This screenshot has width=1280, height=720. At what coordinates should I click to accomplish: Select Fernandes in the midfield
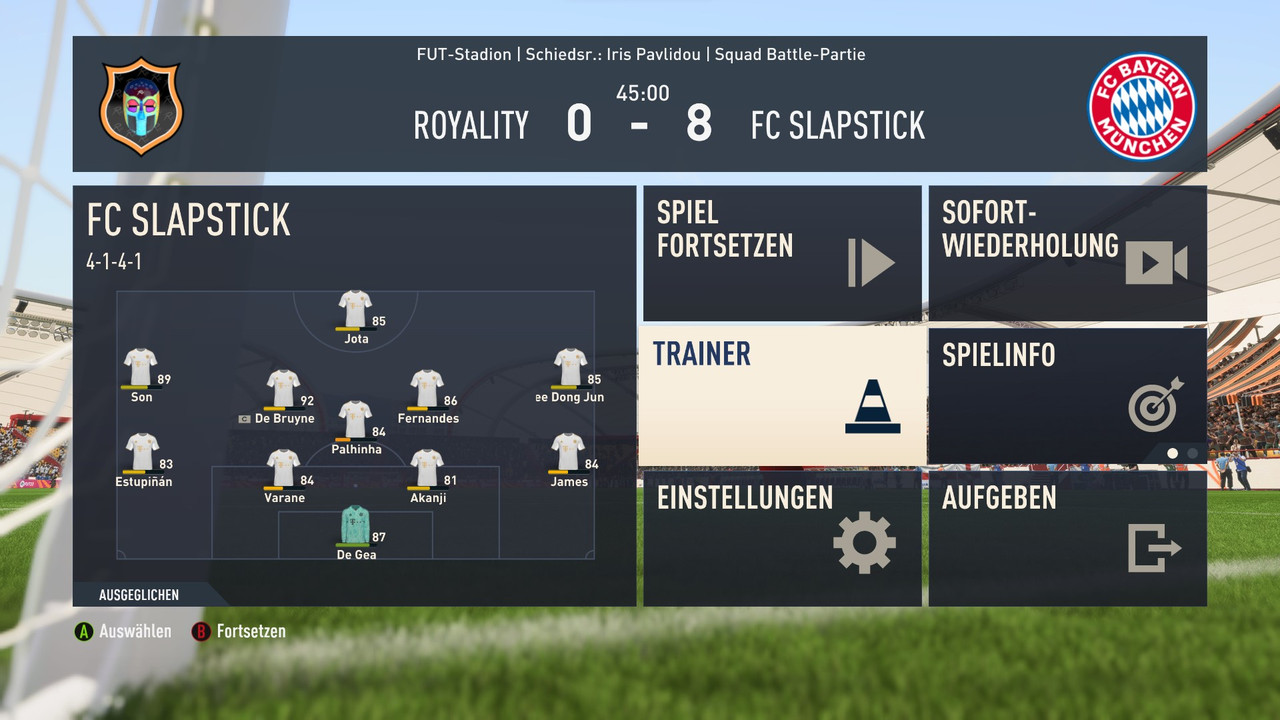(x=427, y=389)
